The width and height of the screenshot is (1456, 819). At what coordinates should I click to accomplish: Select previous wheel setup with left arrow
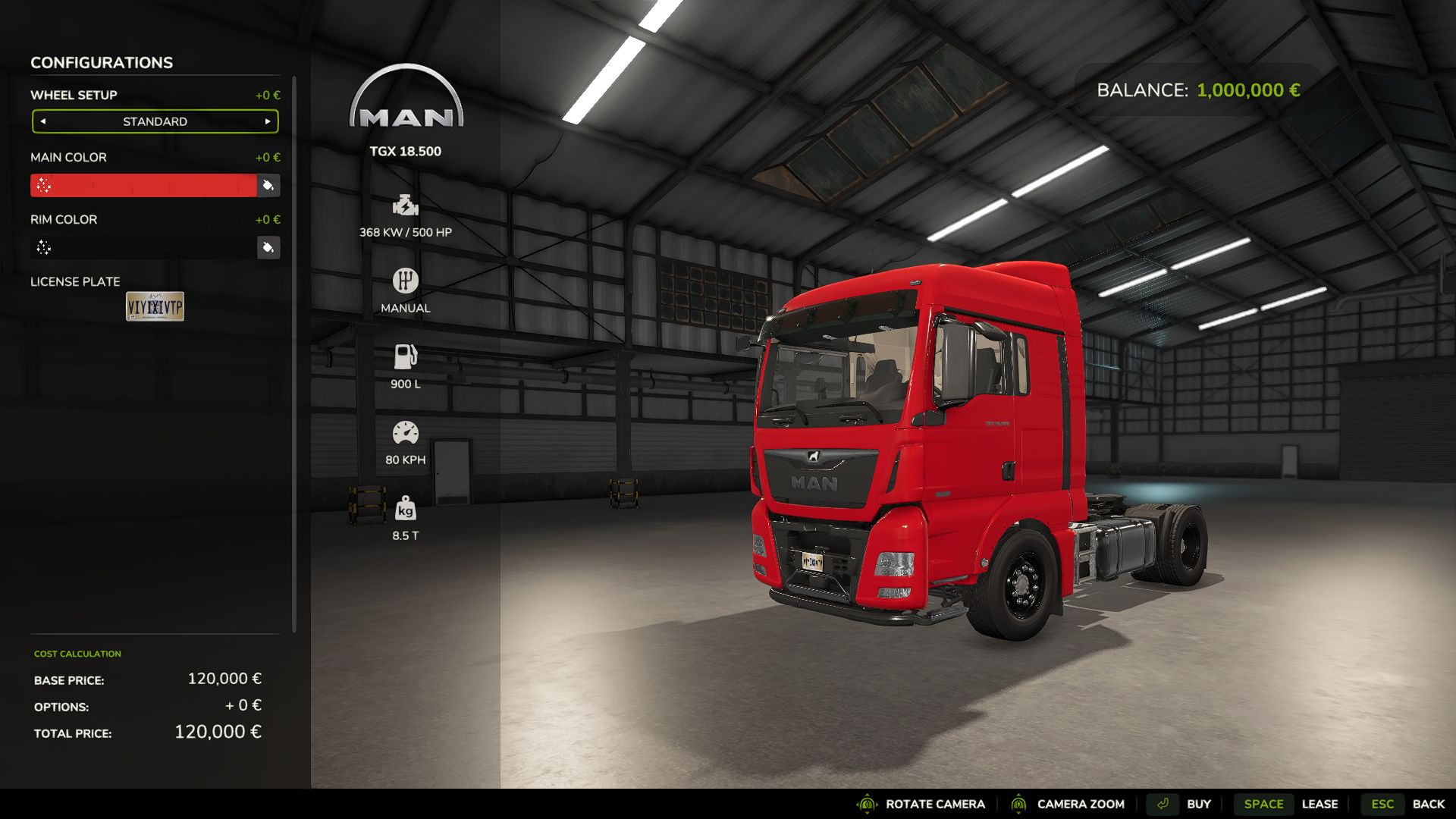coord(43,121)
